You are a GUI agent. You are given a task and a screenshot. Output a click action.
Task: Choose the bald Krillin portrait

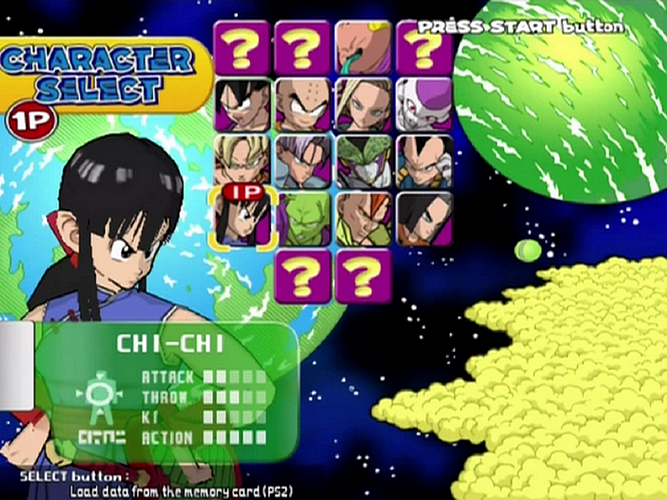coord(303,105)
